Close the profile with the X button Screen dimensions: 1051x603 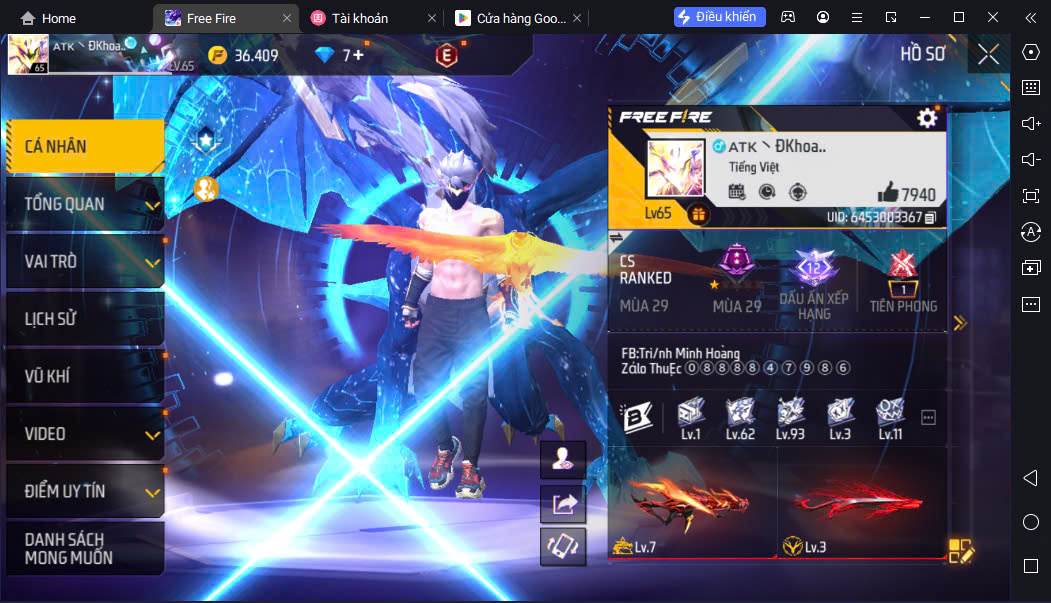coord(988,54)
